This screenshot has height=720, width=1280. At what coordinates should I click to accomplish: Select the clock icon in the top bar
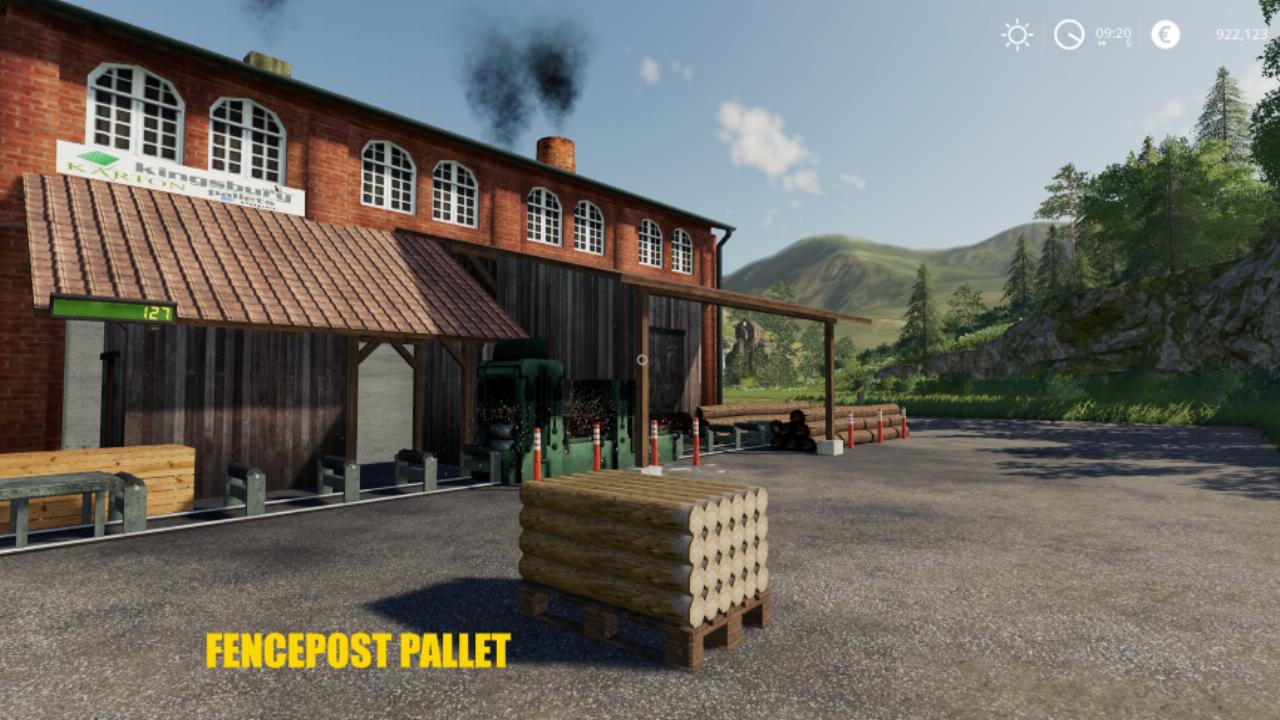click(x=1068, y=33)
